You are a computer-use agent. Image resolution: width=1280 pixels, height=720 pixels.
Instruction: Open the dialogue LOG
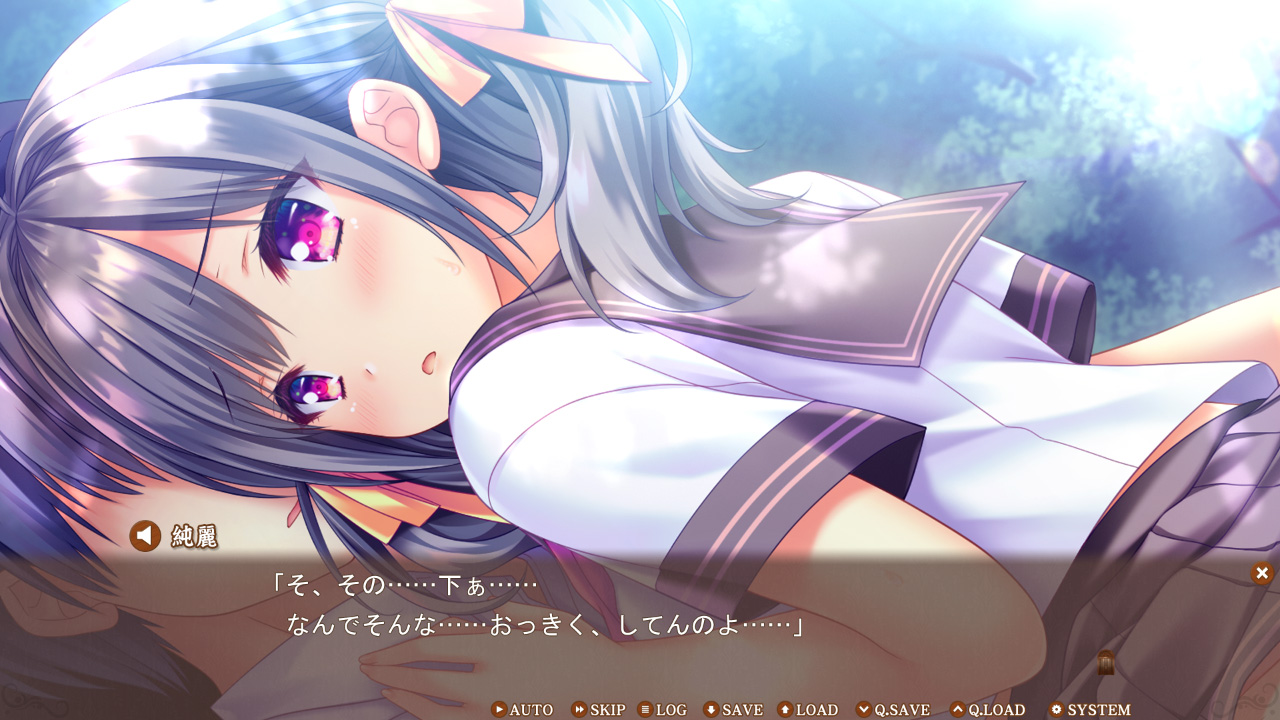pyautogui.click(x=662, y=710)
